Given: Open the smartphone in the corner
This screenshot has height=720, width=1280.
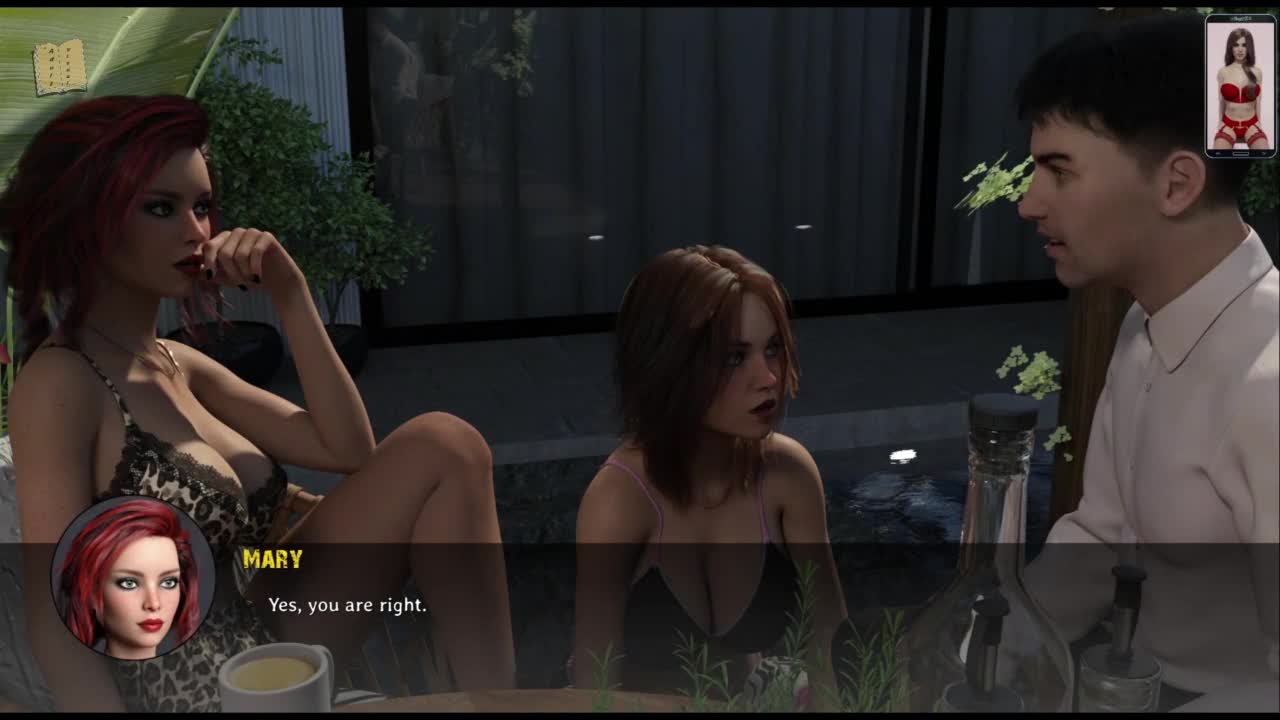Looking at the screenshot, I should 1240,86.
